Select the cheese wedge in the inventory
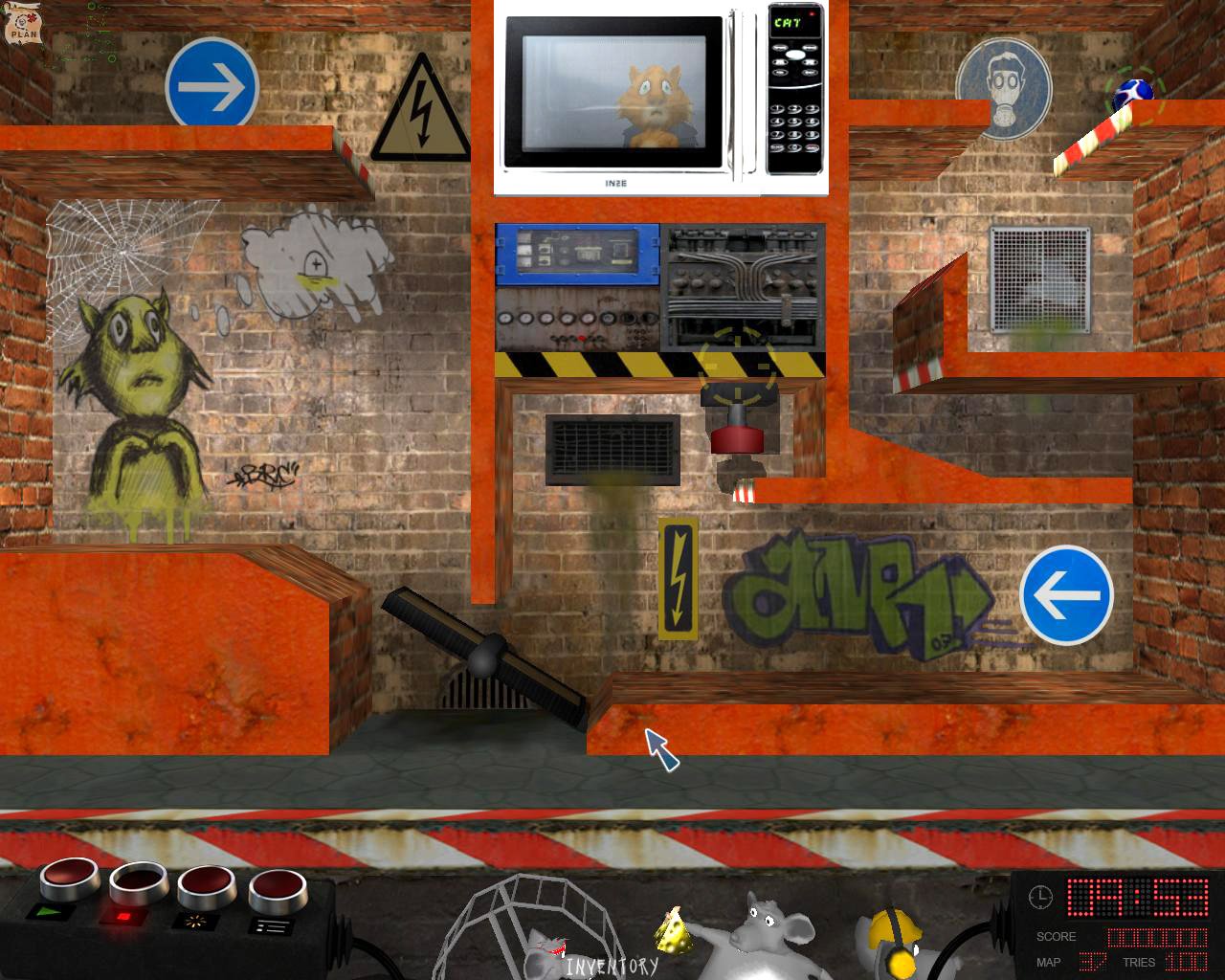The image size is (1225, 980). (x=676, y=933)
